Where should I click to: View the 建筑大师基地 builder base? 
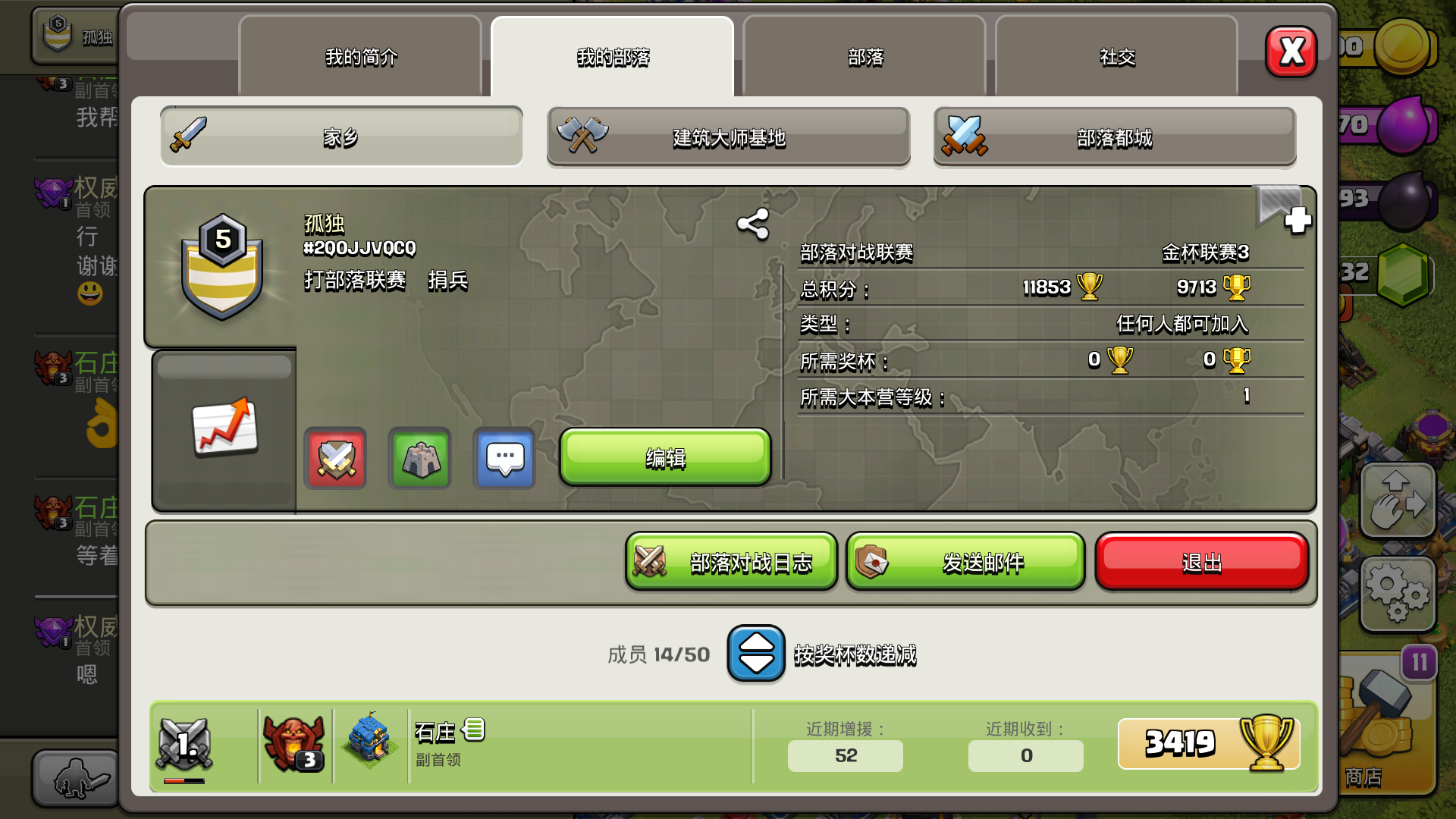(727, 138)
